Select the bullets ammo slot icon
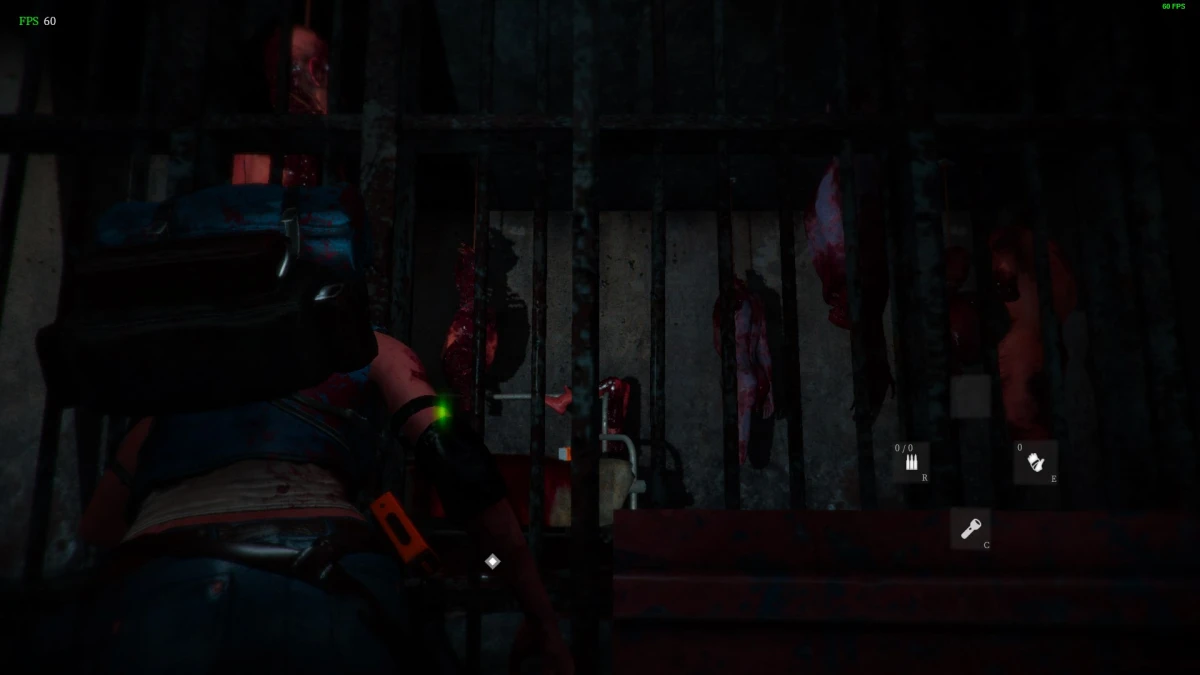Image resolution: width=1200 pixels, height=675 pixels. [x=911, y=462]
